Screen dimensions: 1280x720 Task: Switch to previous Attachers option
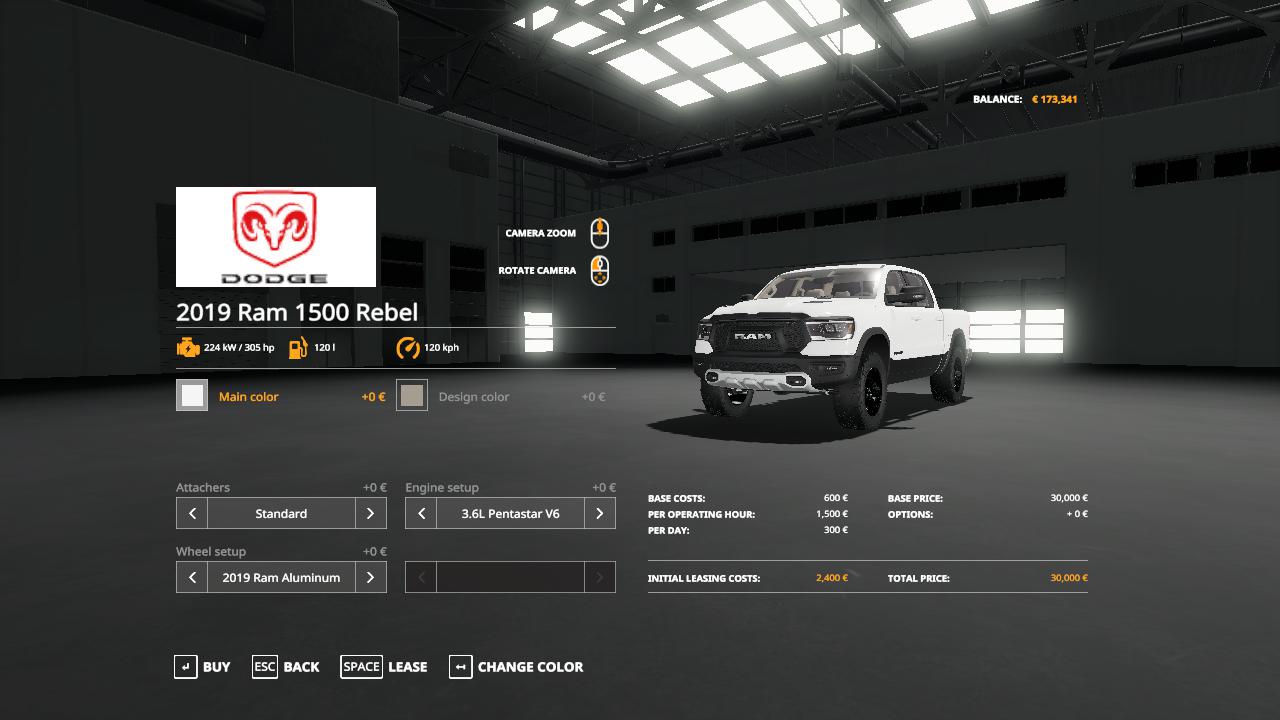[x=192, y=514]
